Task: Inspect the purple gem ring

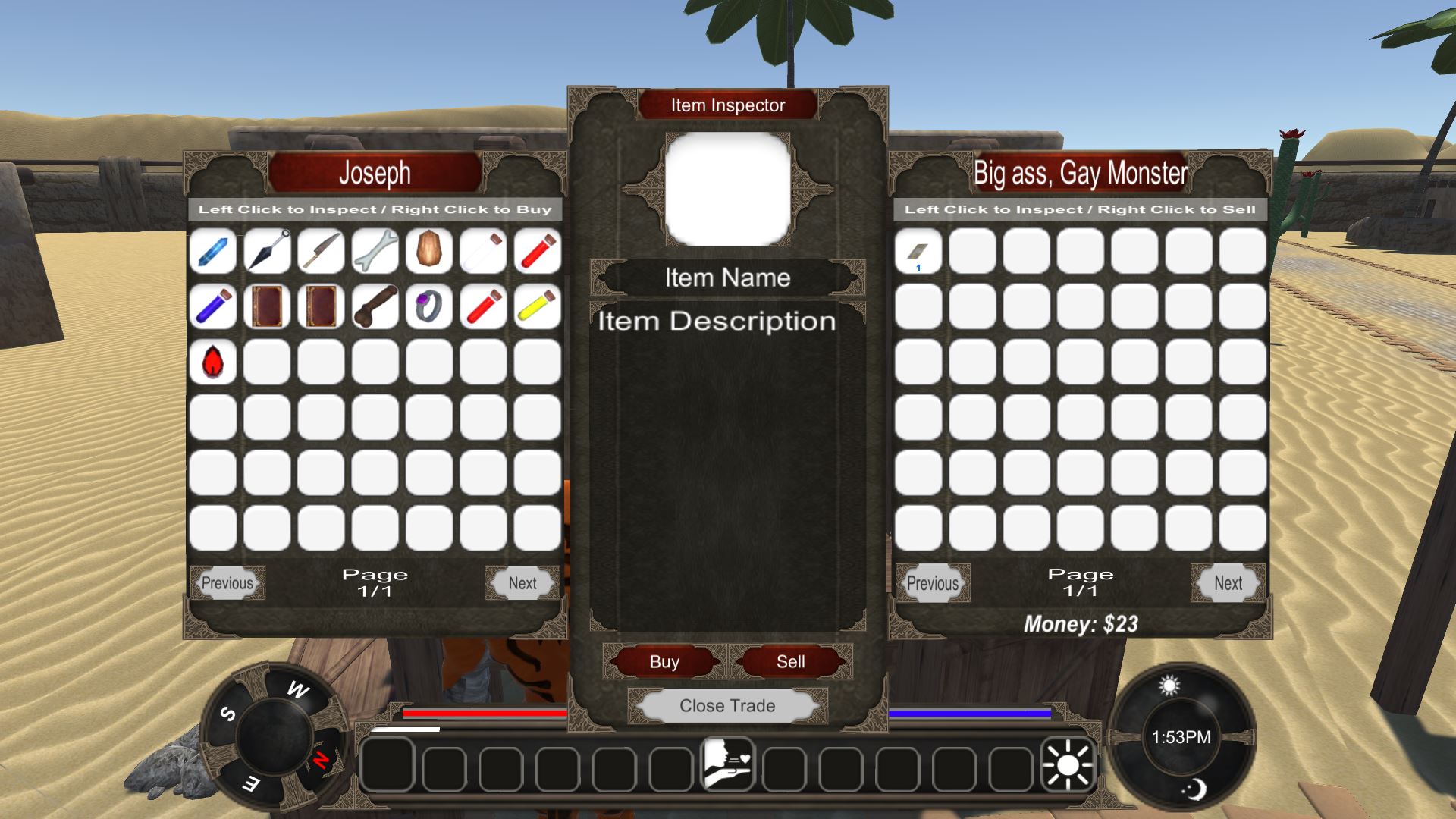Action: click(x=429, y=306)
